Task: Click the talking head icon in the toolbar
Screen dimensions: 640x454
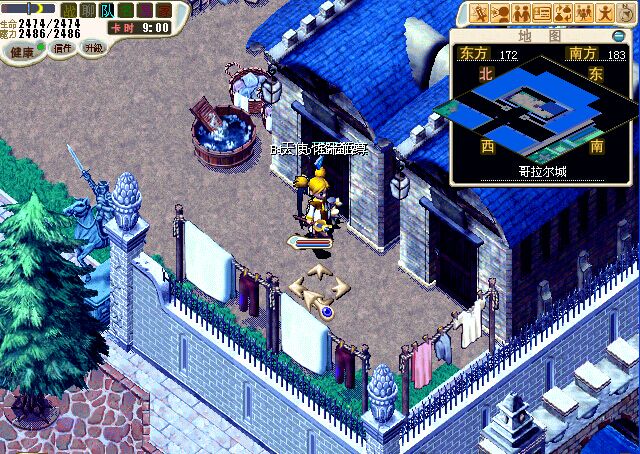Action: click(500, 14)
